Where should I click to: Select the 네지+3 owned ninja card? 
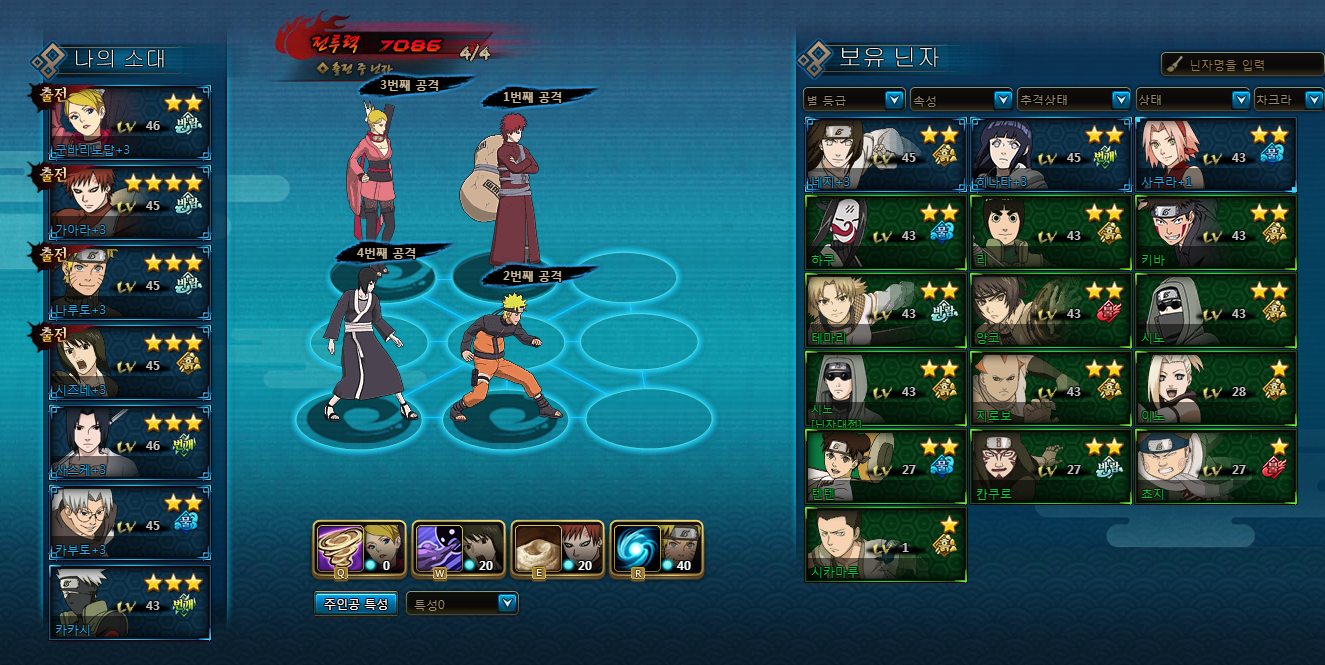886,155
